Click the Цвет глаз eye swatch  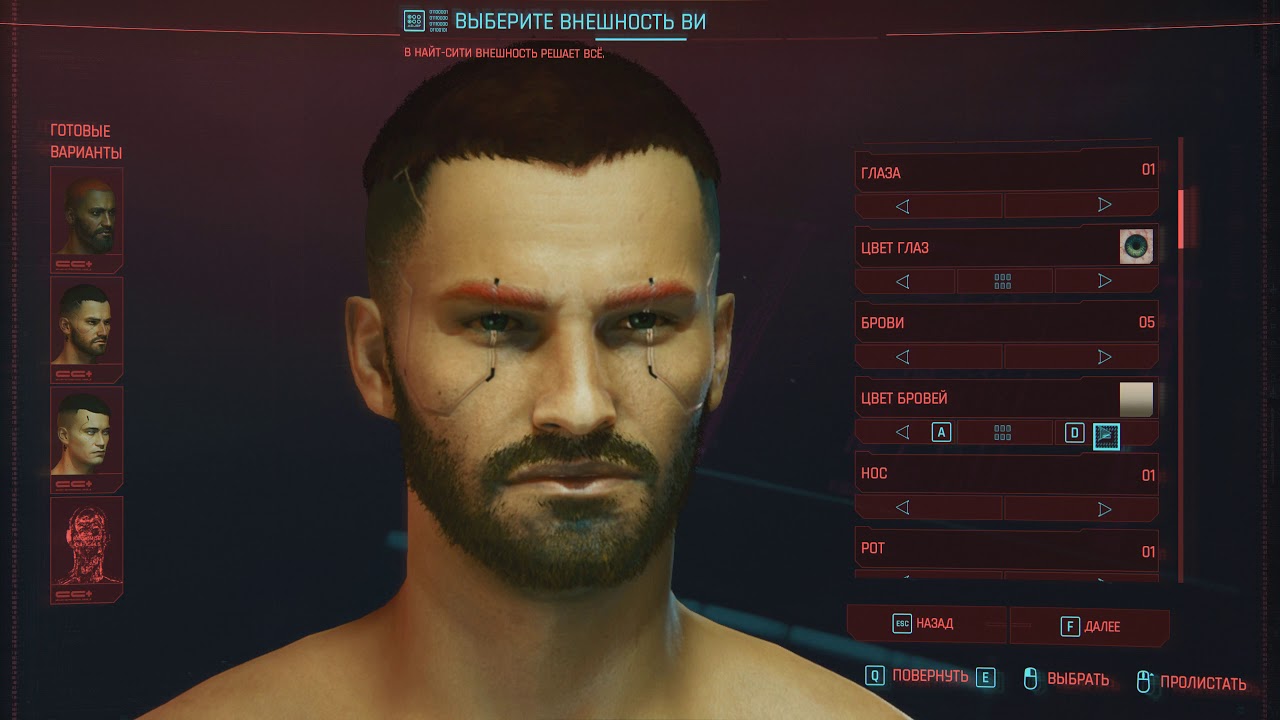click(1136, 246)
